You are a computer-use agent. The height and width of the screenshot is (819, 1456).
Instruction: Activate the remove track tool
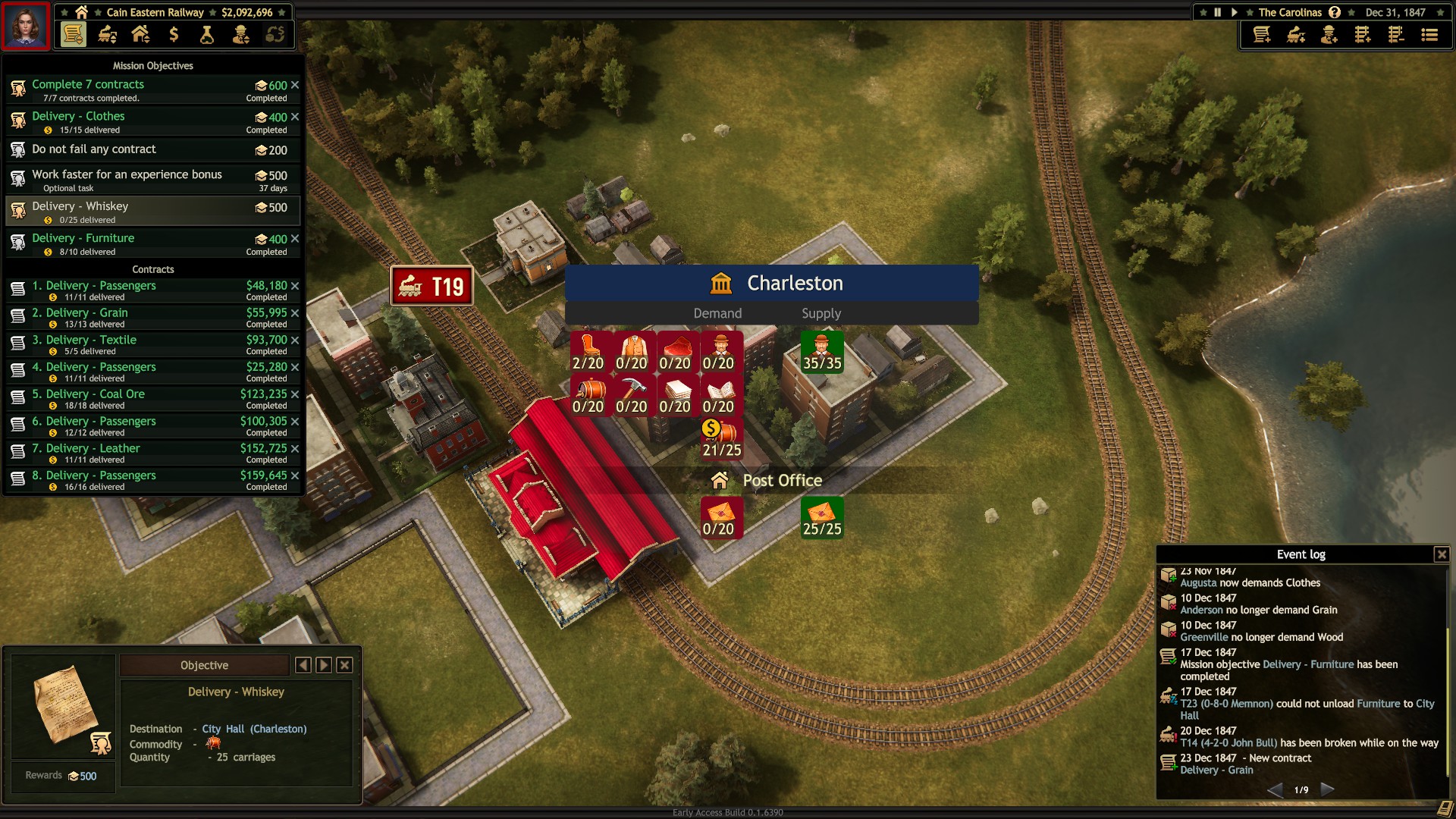point(1396,35)
